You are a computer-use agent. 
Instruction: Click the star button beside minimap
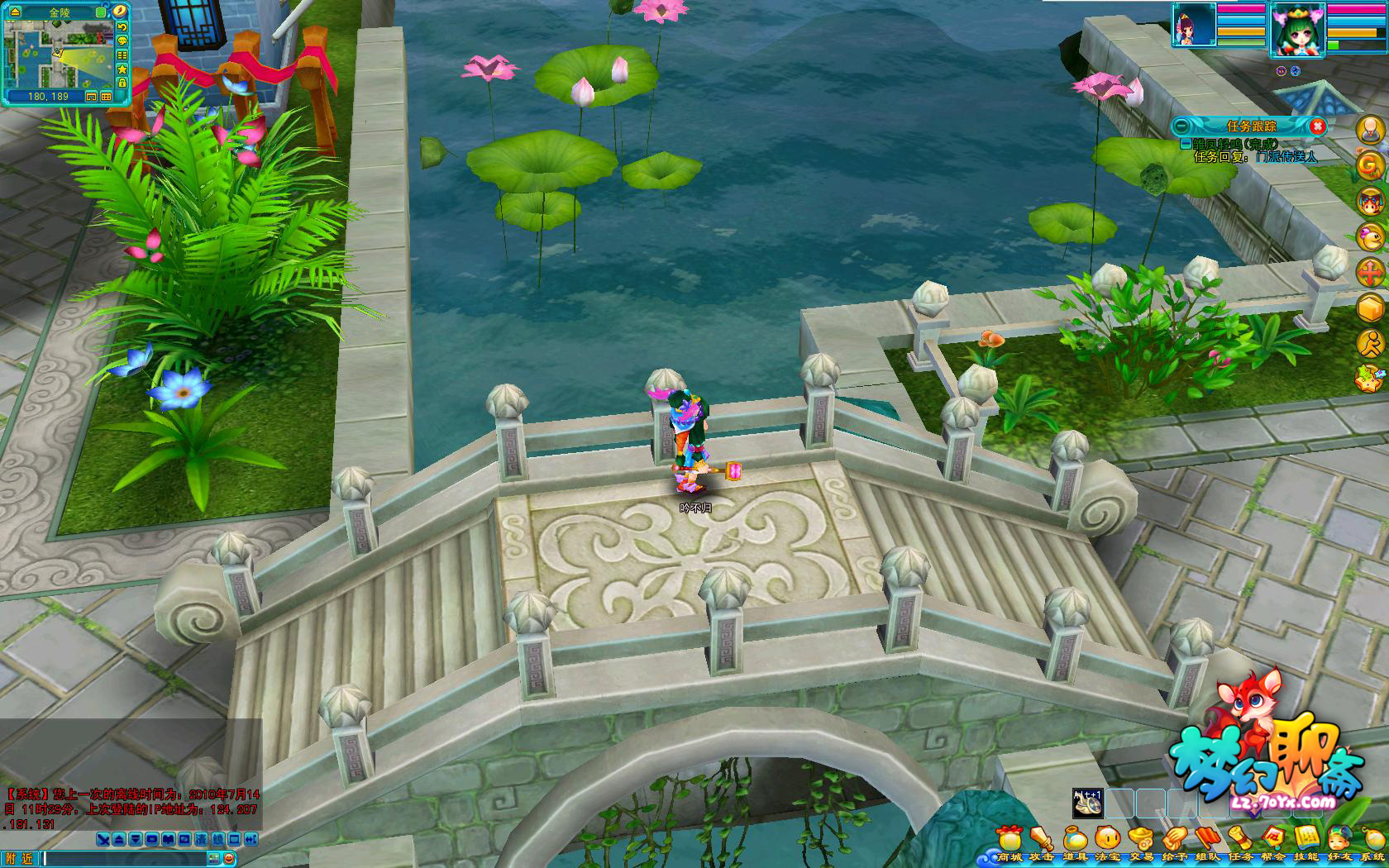coord(122,69)
